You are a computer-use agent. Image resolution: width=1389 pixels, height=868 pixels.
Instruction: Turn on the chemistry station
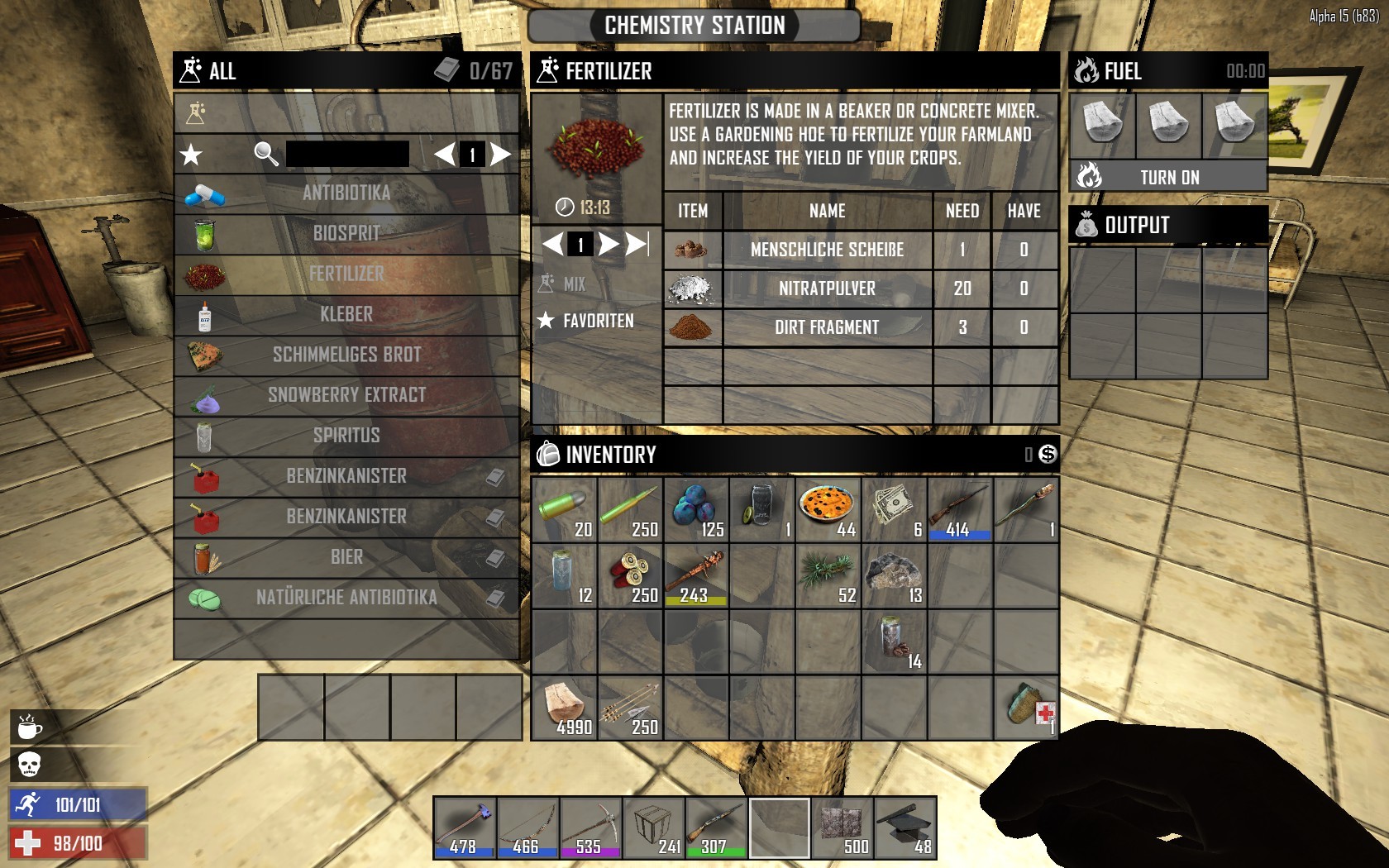point(1168,177)
